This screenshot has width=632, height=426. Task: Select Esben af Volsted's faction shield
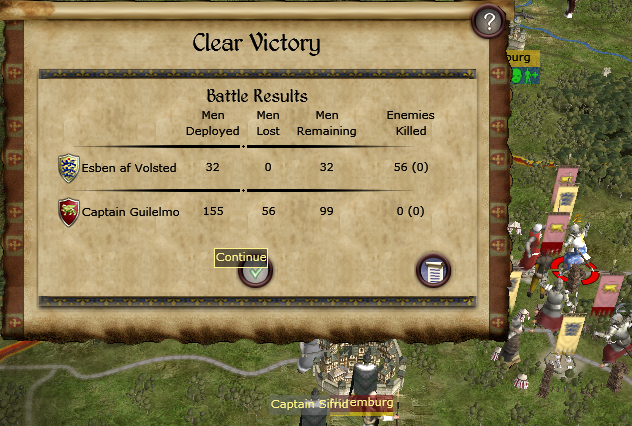pyautogui.click(x=68, y=167)
